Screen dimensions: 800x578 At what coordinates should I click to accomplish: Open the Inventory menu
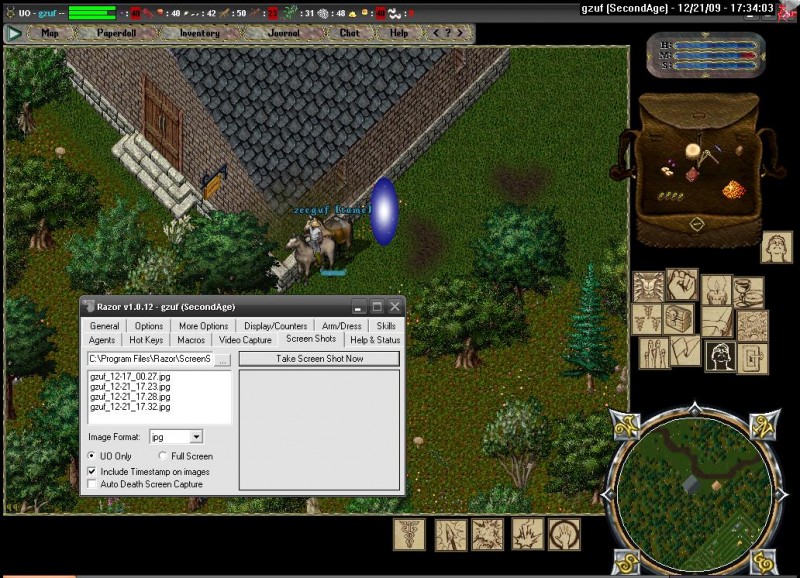coord(199,33)
